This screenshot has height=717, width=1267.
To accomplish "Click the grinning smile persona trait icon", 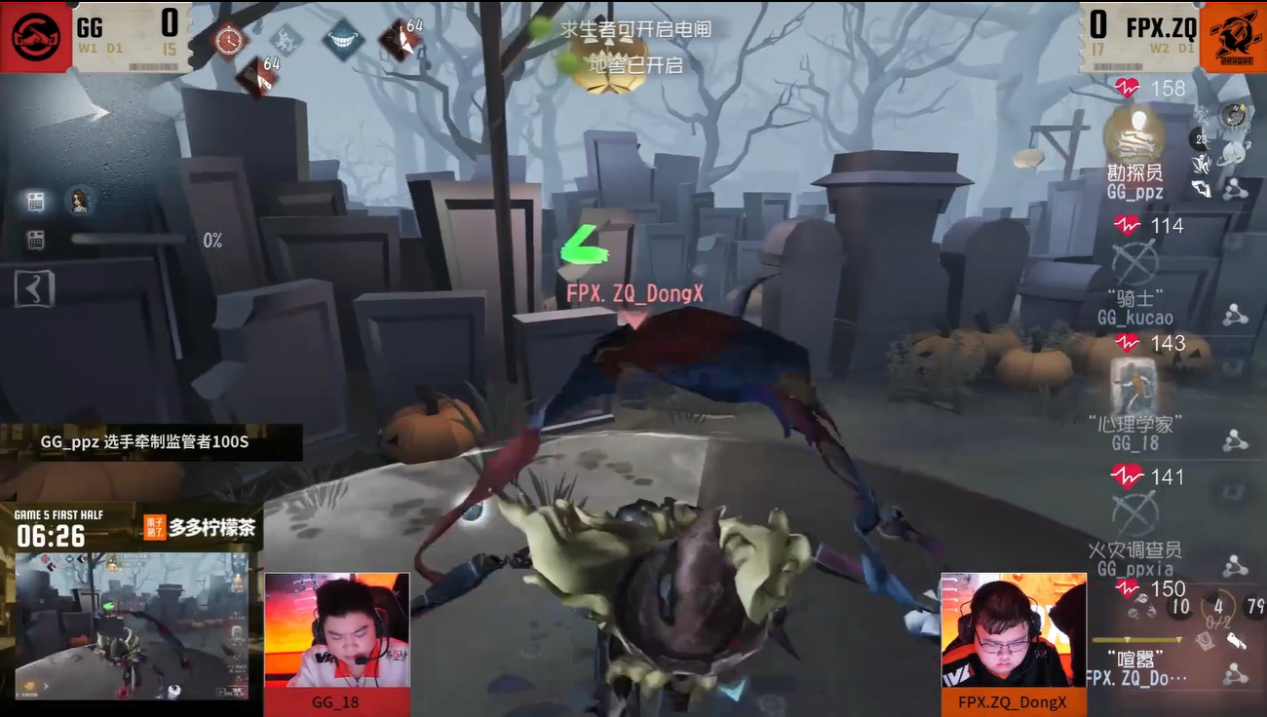I will (343, 40).
